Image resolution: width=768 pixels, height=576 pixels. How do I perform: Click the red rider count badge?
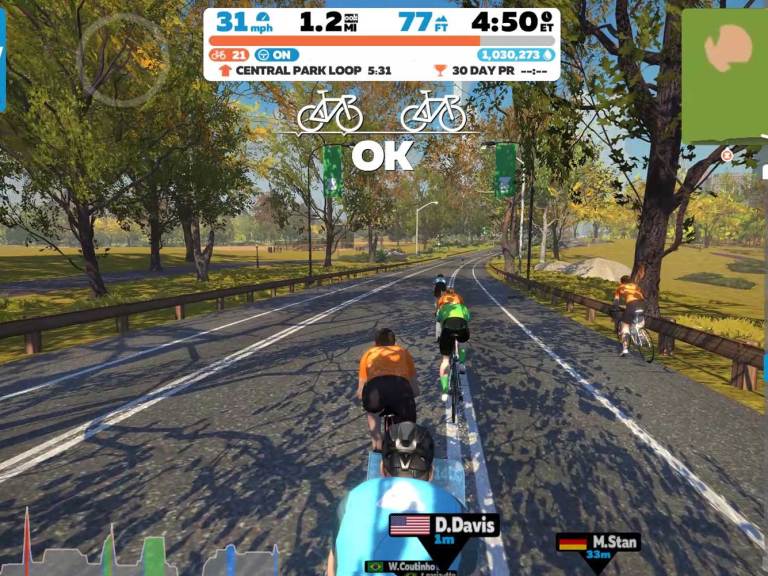(229, 55)
